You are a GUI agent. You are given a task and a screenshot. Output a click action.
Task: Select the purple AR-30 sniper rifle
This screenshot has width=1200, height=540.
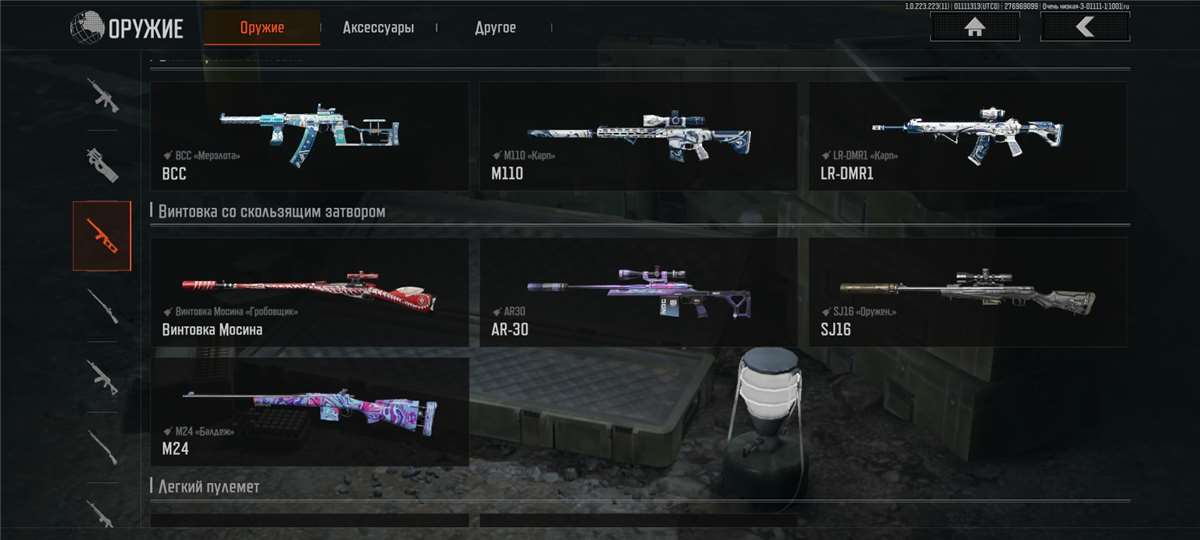pos(638,292)
